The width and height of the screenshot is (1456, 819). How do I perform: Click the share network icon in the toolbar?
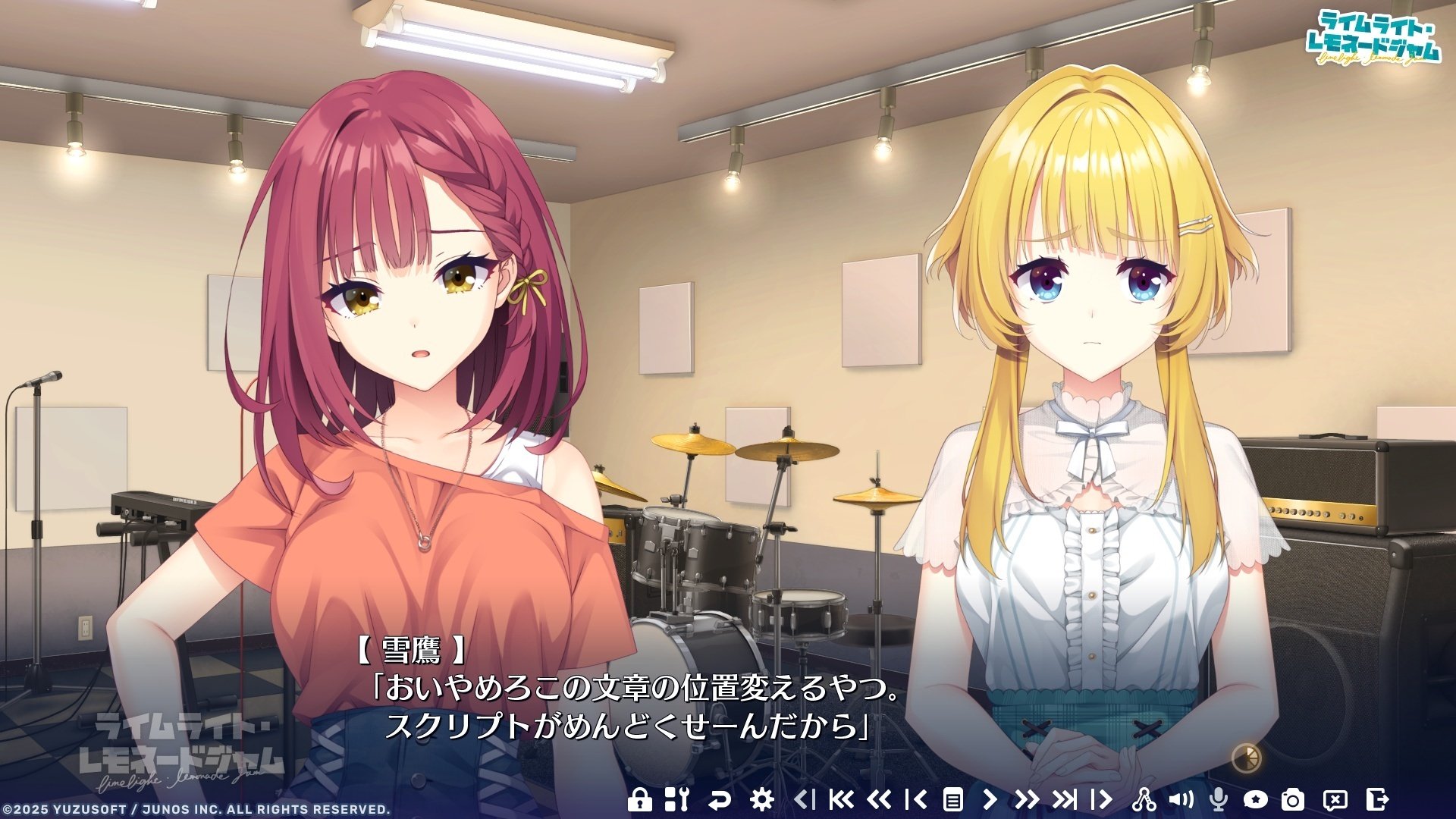[1147, 799]
